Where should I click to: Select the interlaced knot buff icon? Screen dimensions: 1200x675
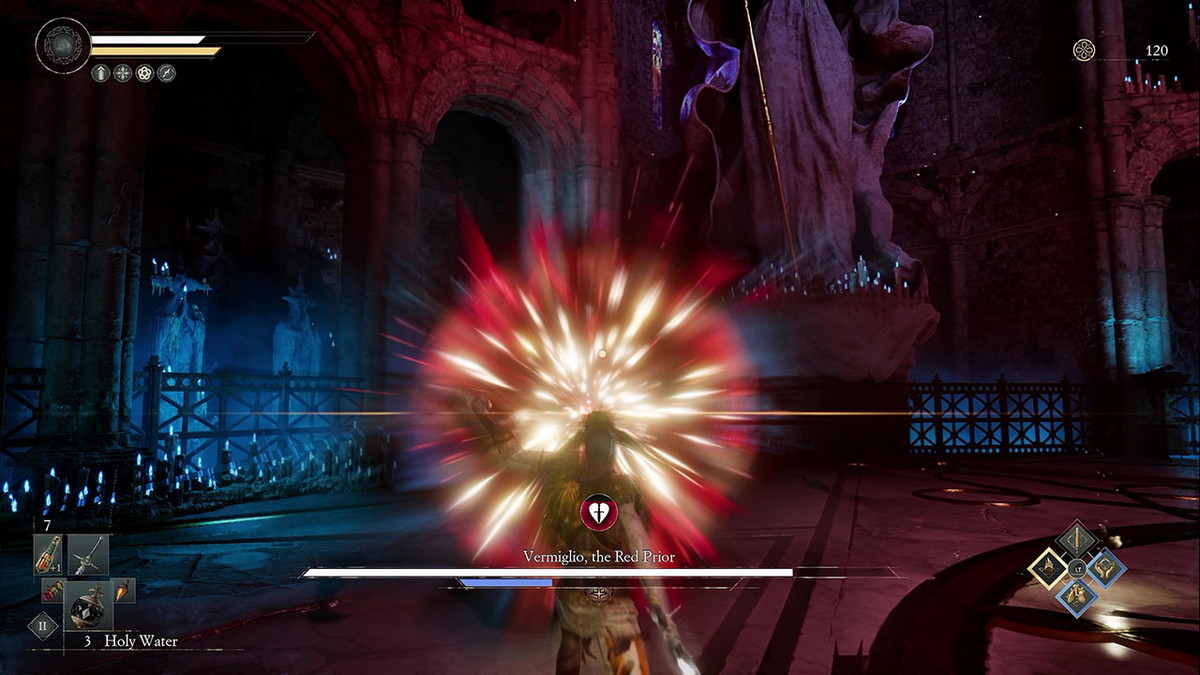145,73
